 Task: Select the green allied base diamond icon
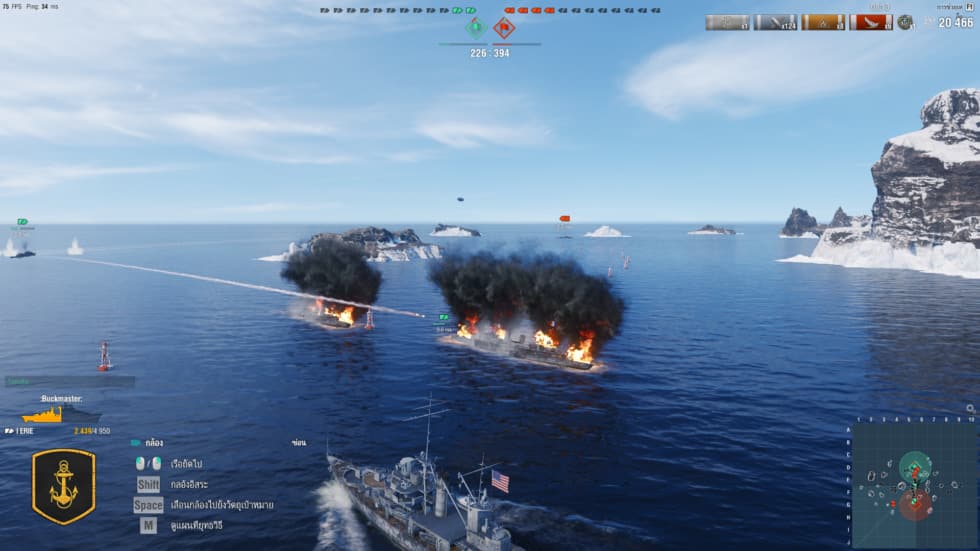477,28
